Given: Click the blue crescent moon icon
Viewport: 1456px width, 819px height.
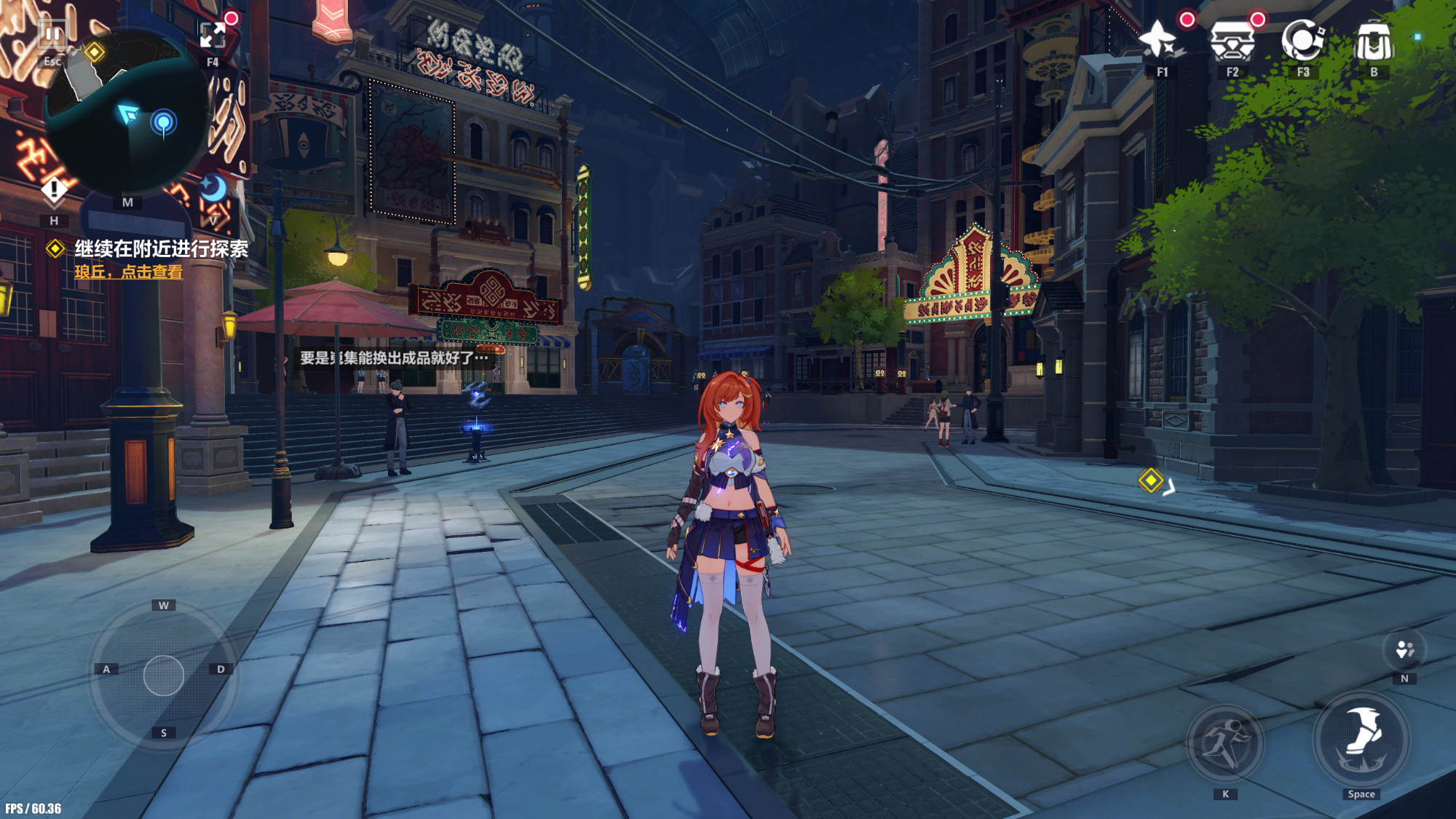Looking at the screenshot, I should coord(213,189).
